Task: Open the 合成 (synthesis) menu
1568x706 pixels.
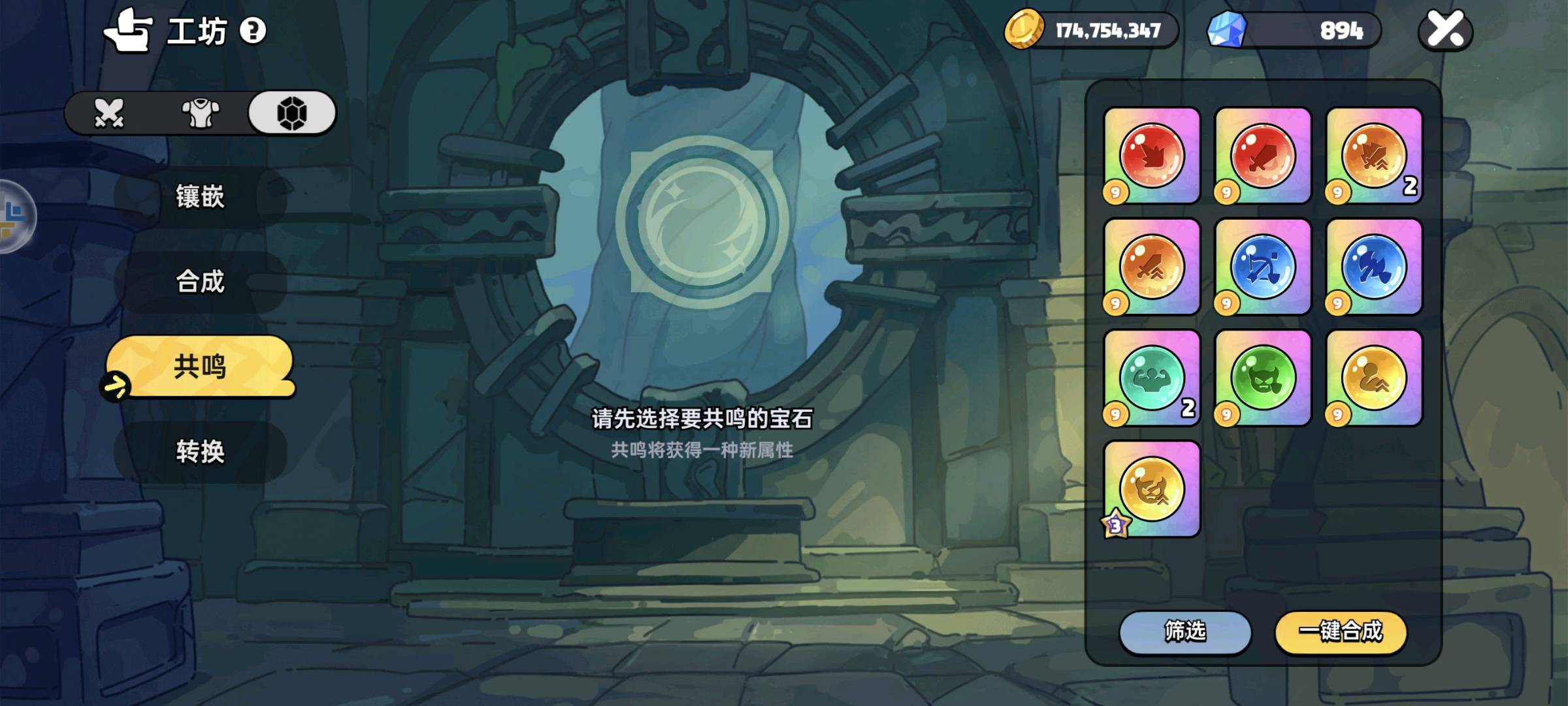Action: pos(200,282)
